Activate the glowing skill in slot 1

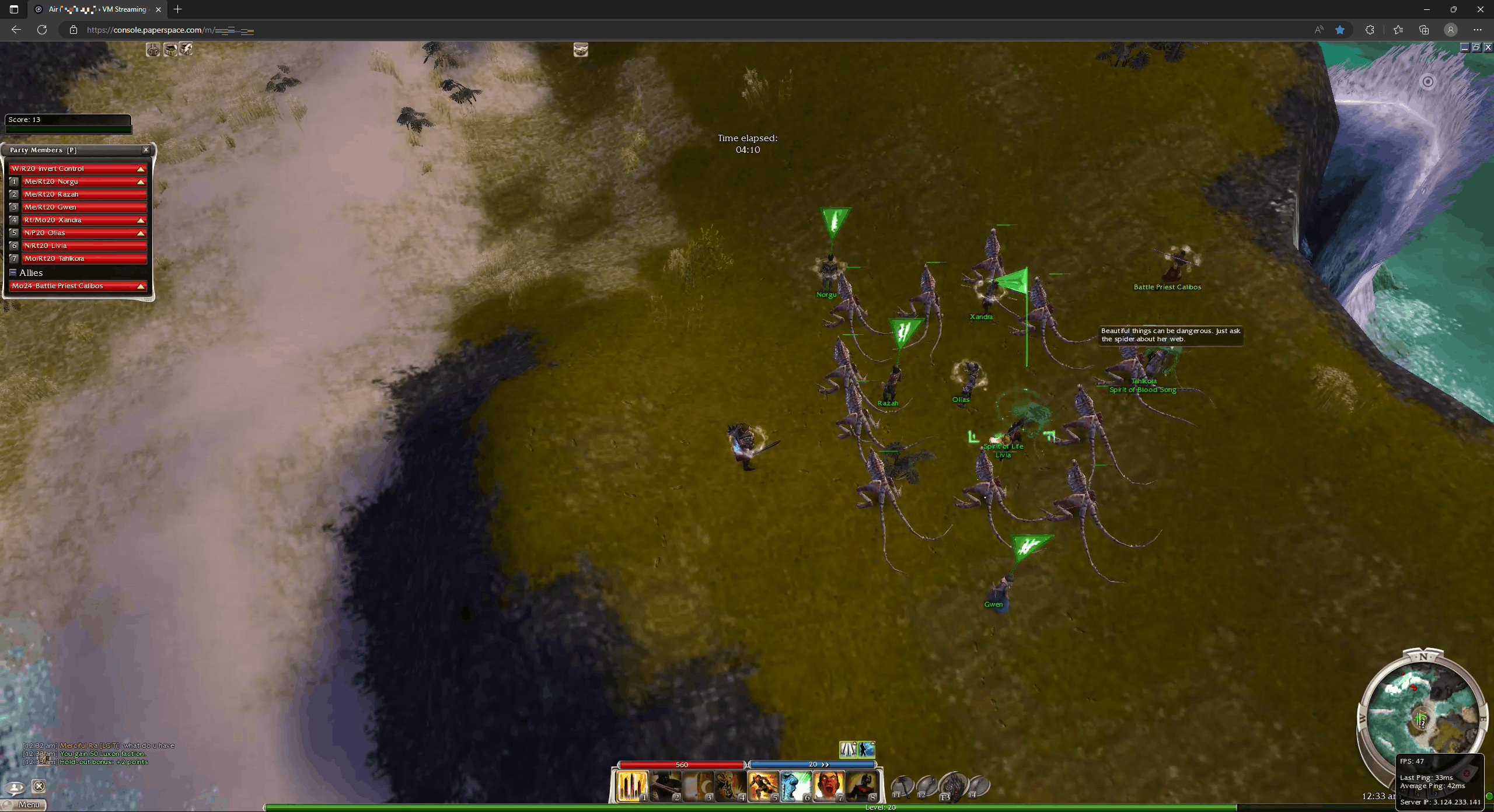(x=632, y=786)
